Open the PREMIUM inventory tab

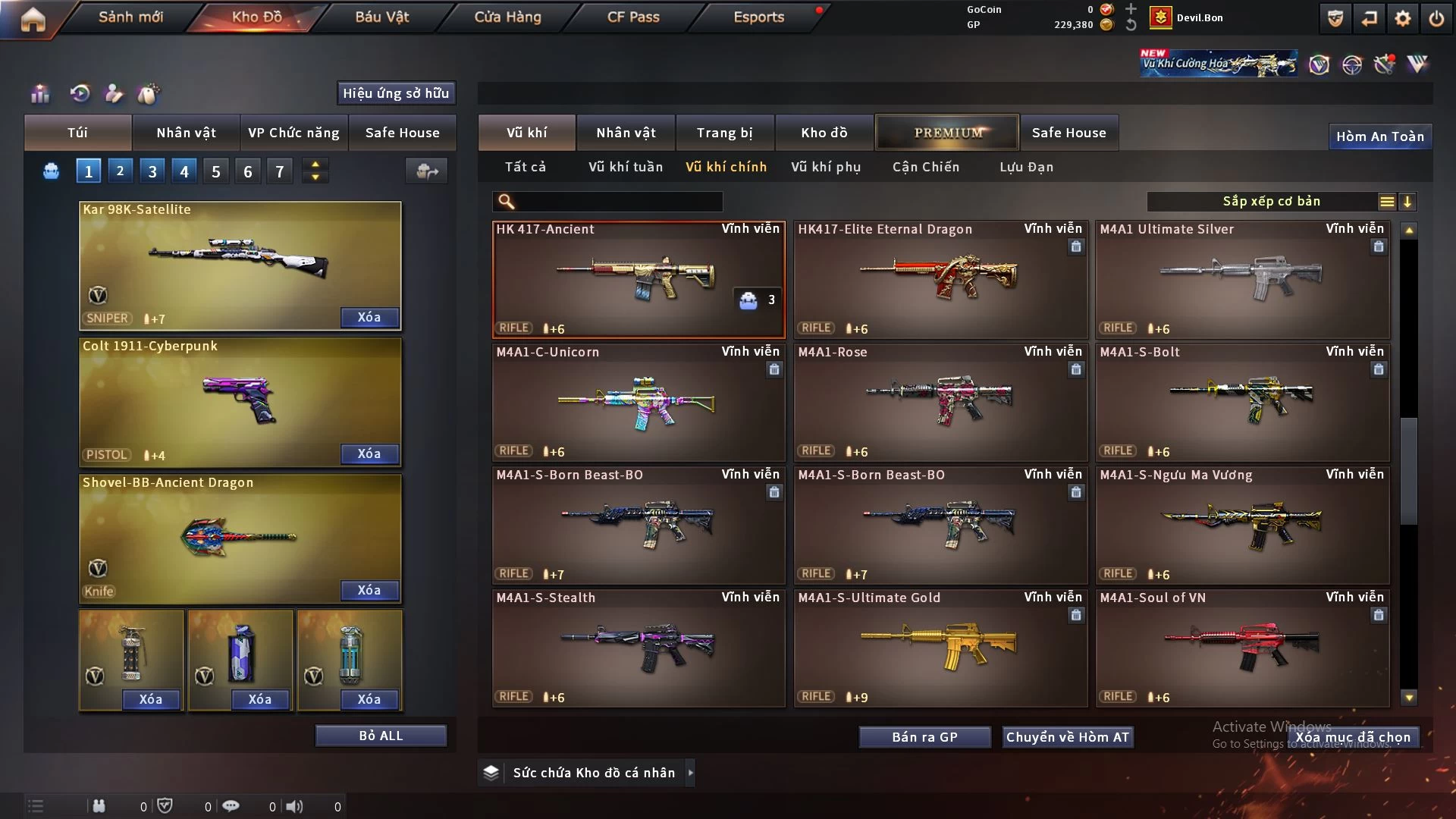tap(948, 133)
